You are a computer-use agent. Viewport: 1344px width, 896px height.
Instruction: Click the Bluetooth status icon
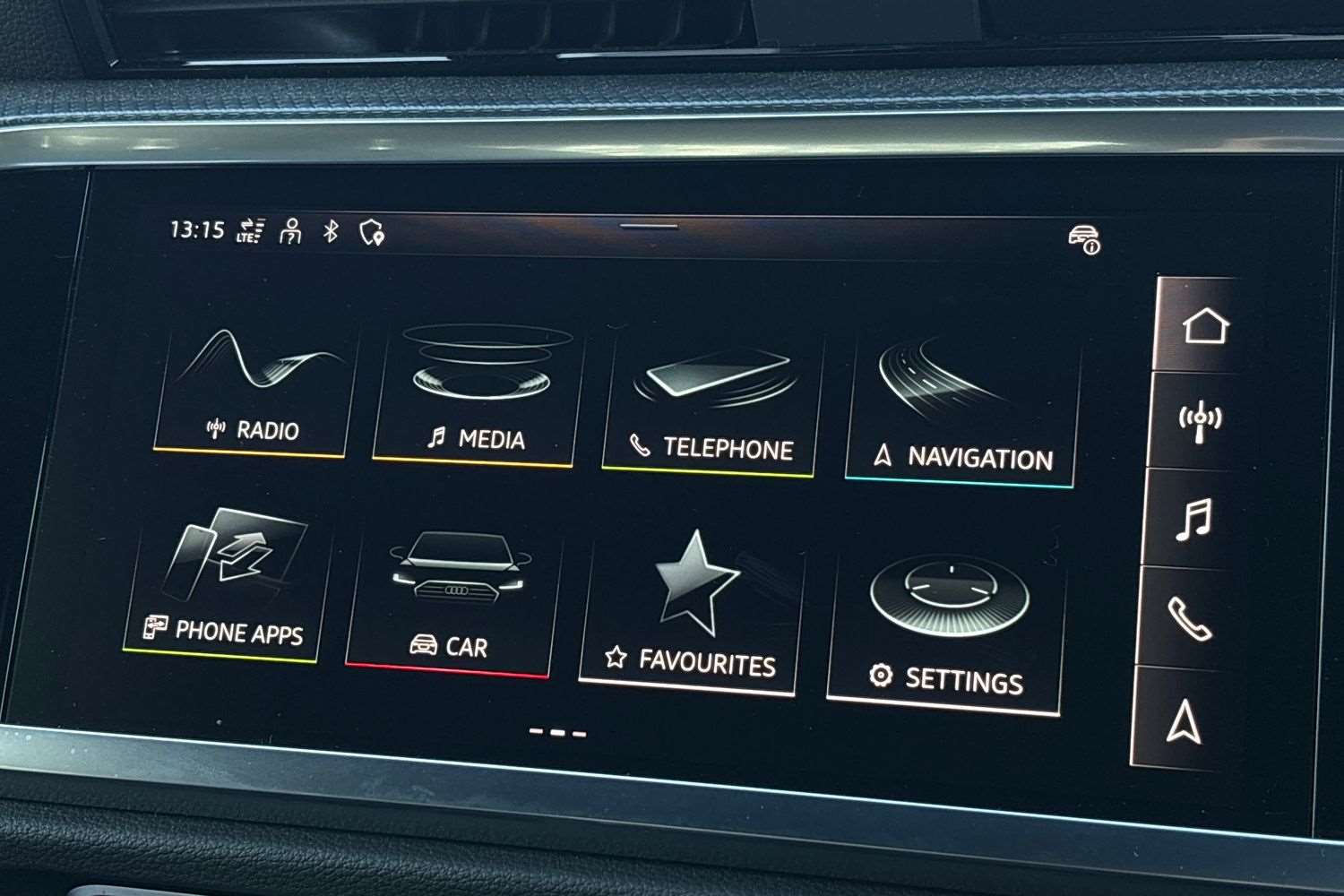pyautogui.click(x=331, y=231)
